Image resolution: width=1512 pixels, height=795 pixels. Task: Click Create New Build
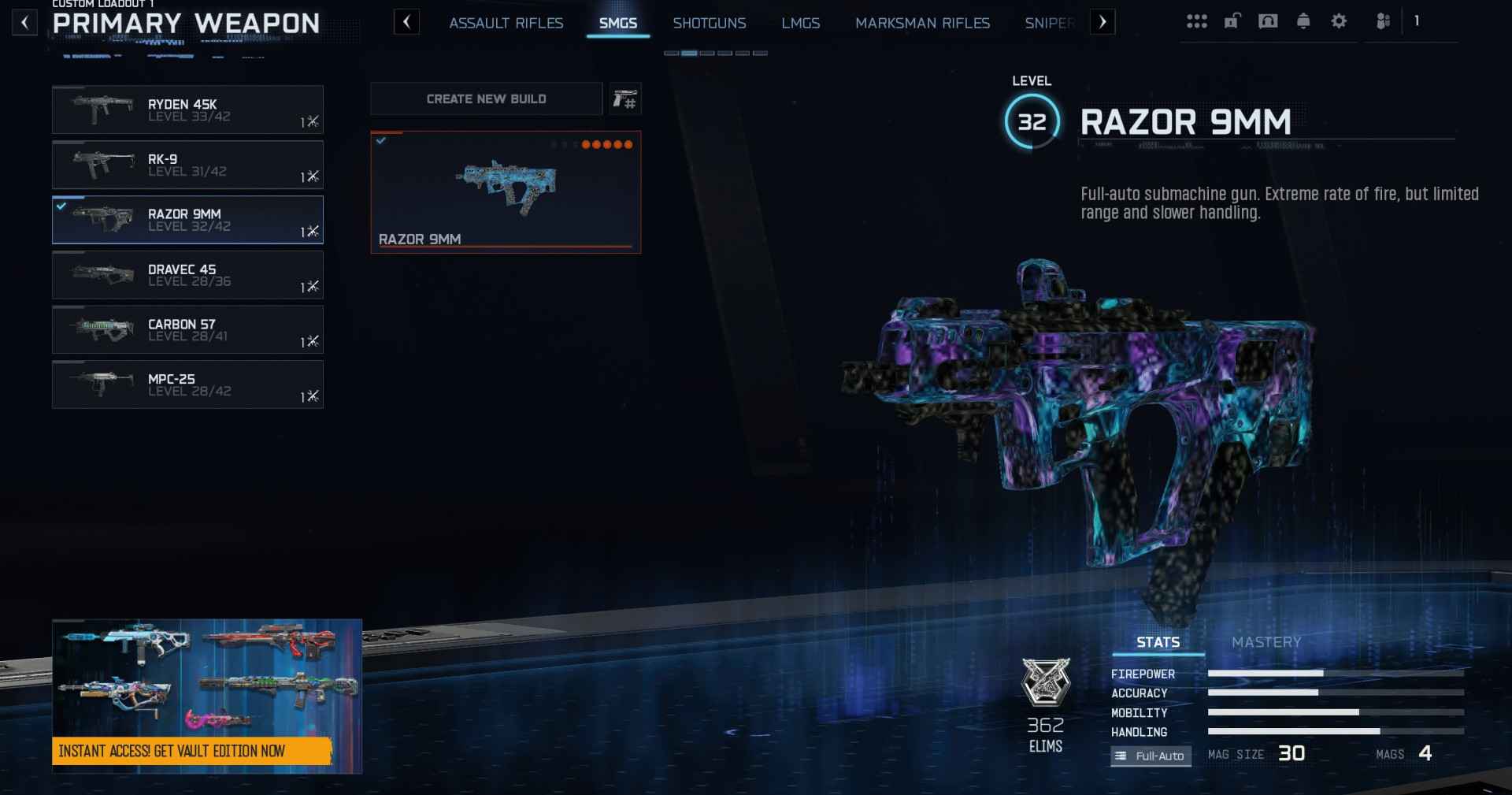pos(486,99)
